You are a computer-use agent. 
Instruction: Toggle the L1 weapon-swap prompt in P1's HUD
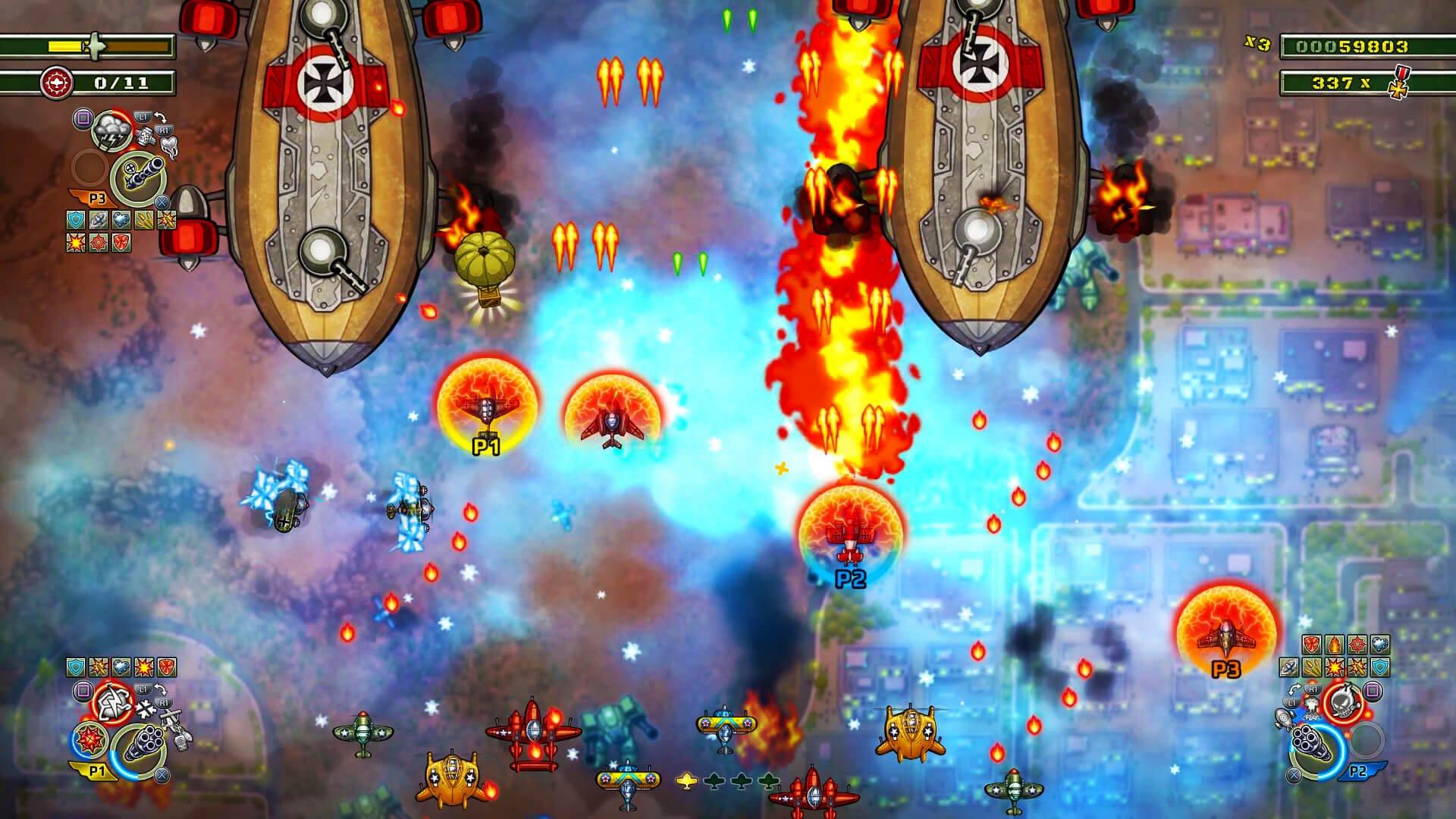click(x=143, y=689)
